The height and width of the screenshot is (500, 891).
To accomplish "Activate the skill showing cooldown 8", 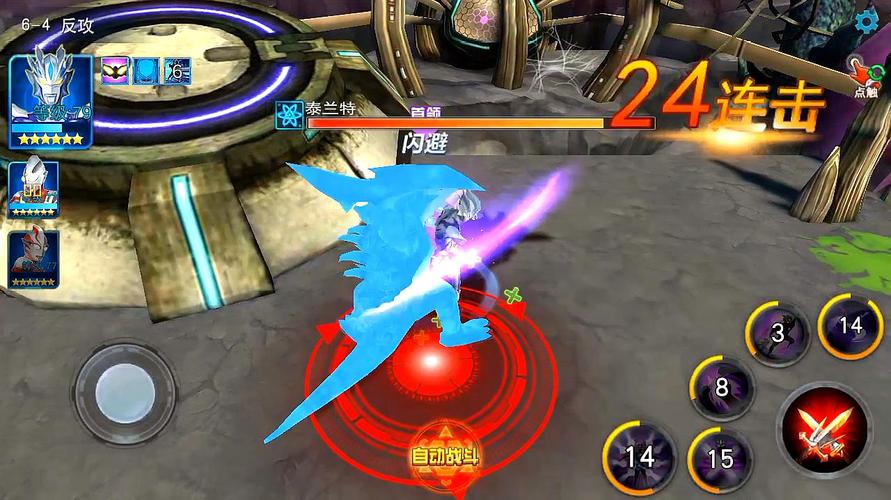I will click(x=721, y=387).
